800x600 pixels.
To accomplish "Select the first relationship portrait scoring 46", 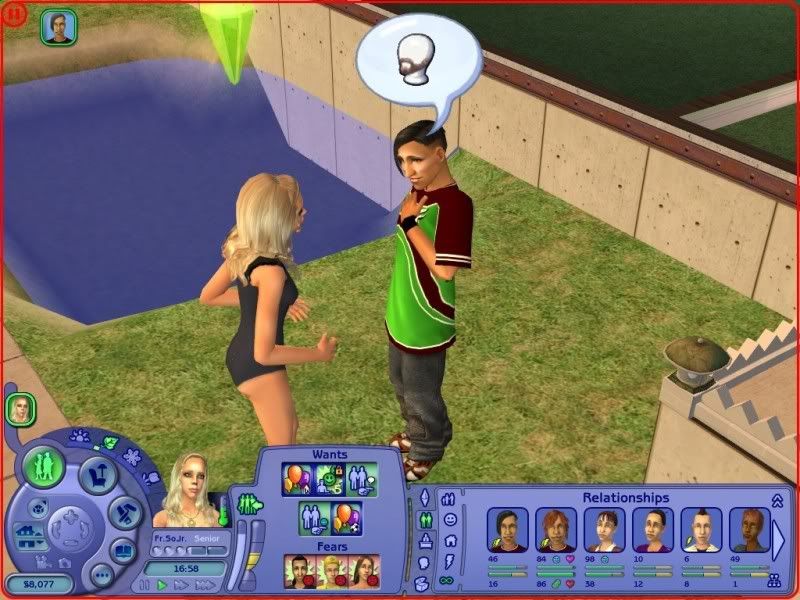I will (x=507, y=530).
